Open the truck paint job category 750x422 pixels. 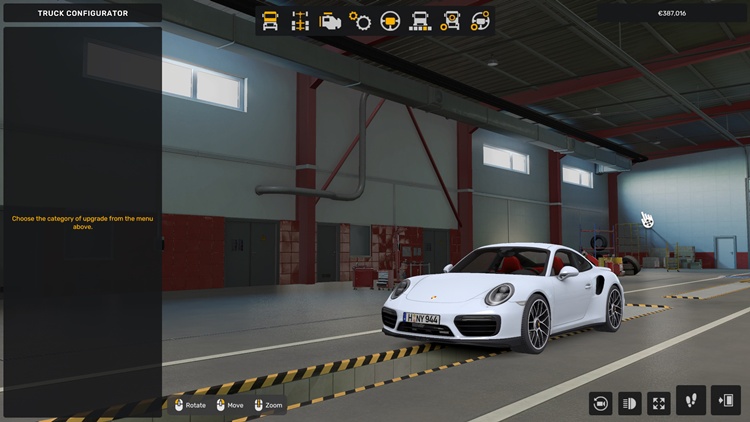(421, 21)
